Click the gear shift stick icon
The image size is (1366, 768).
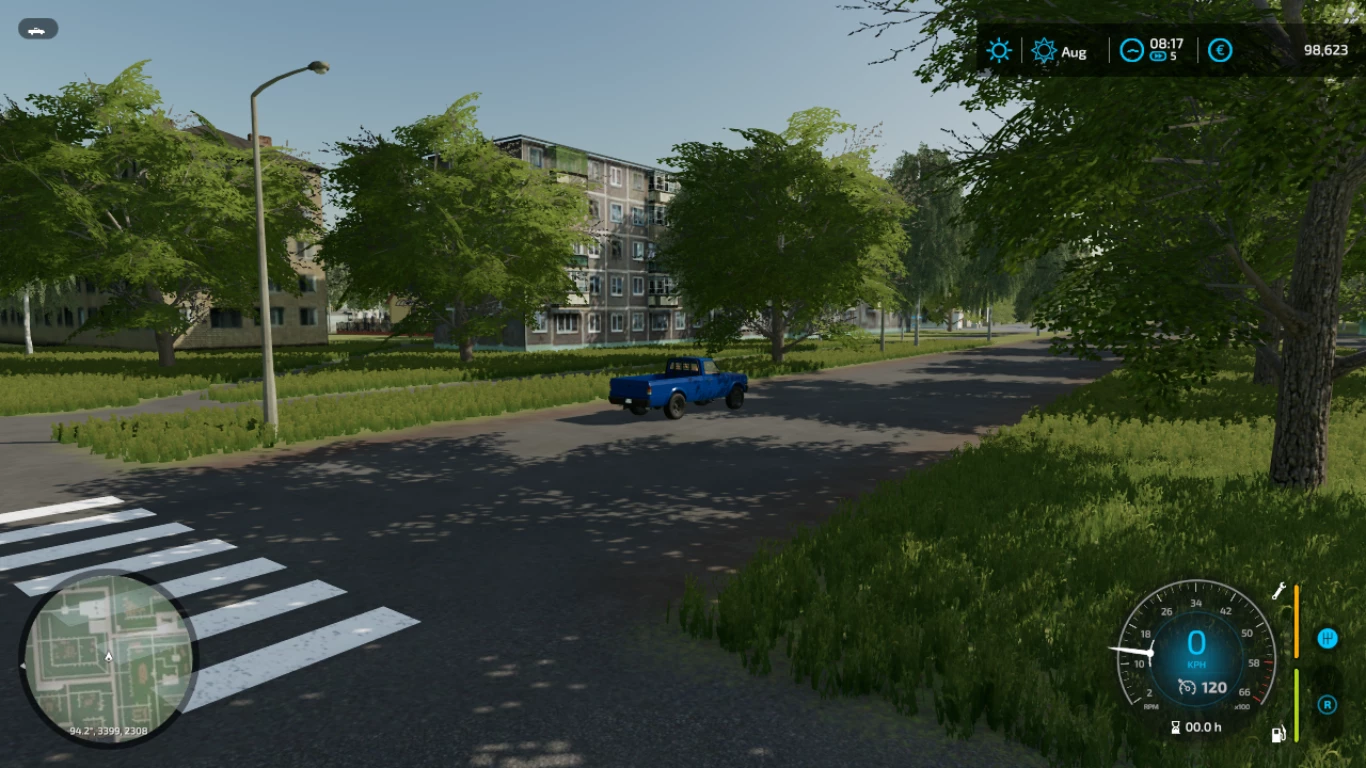pos(1327,638)
